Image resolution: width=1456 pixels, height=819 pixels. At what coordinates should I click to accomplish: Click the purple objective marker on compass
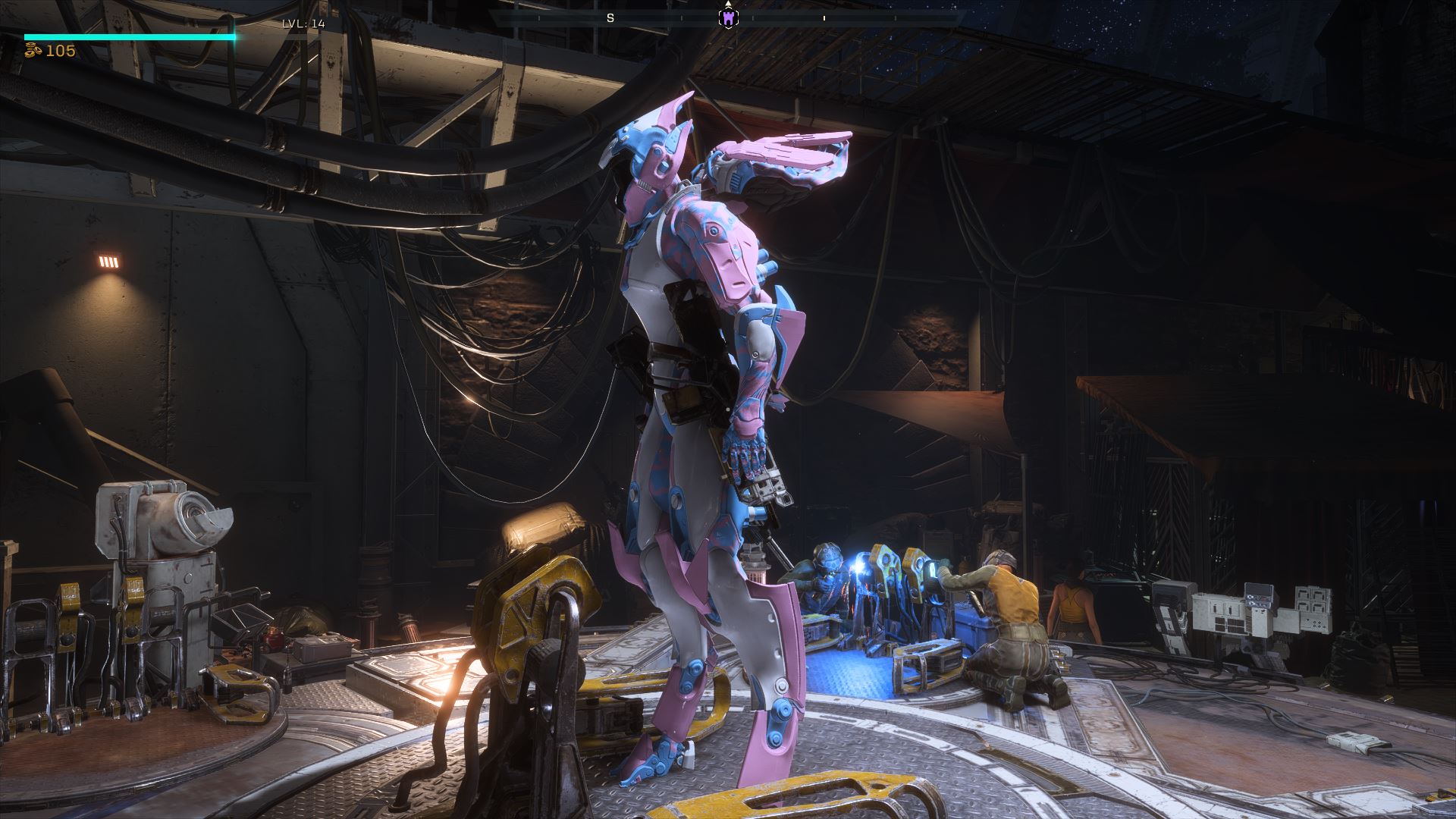point(728,18)
